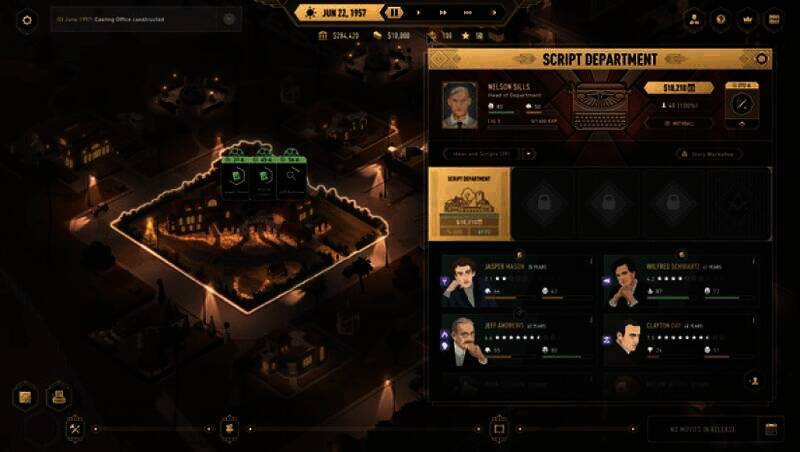Close the Script Department panel
Screen dimensions: 800x452
(x=762, y=59)
